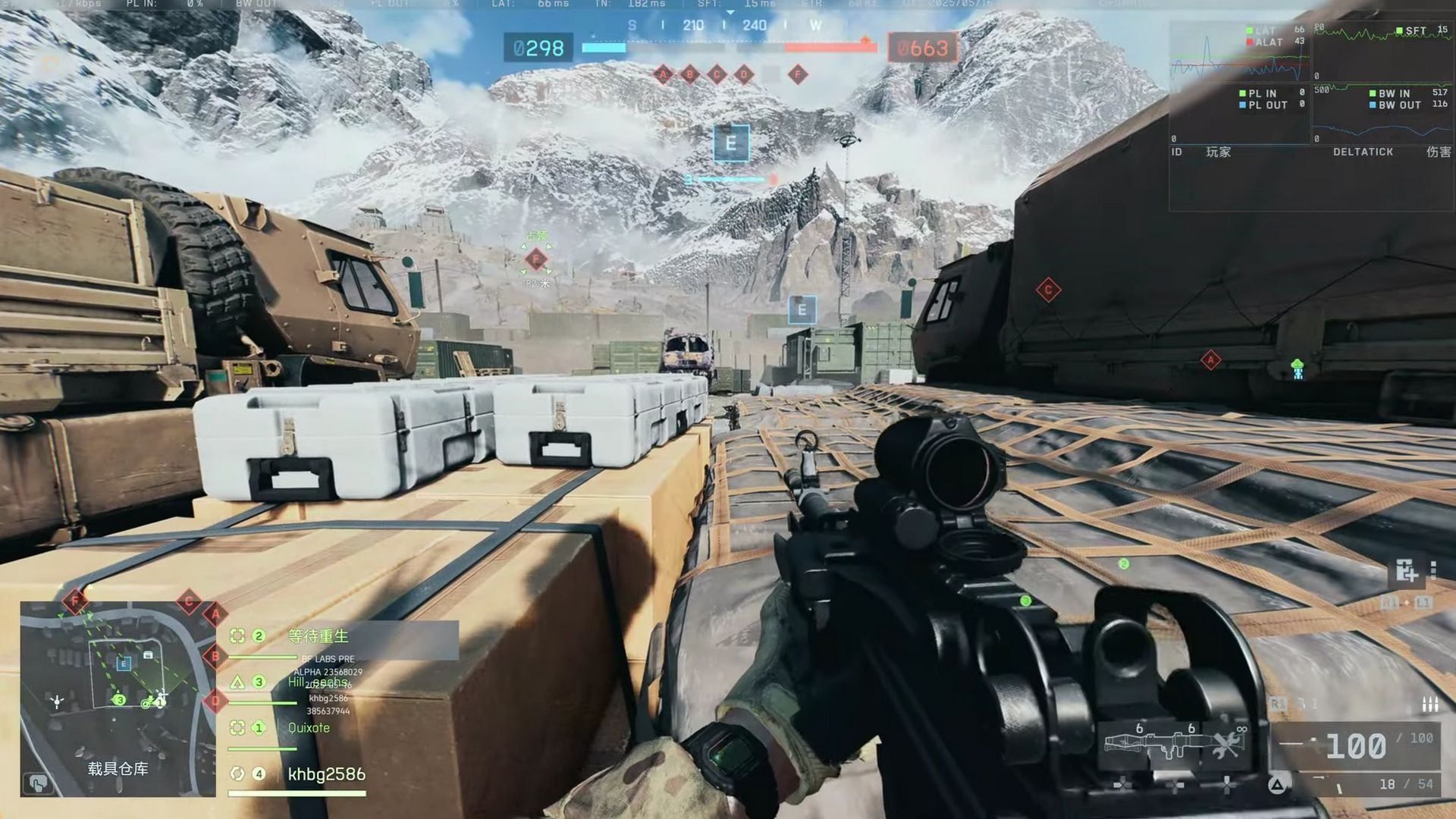Click objective A flag in the top bar

coord(664,74)
